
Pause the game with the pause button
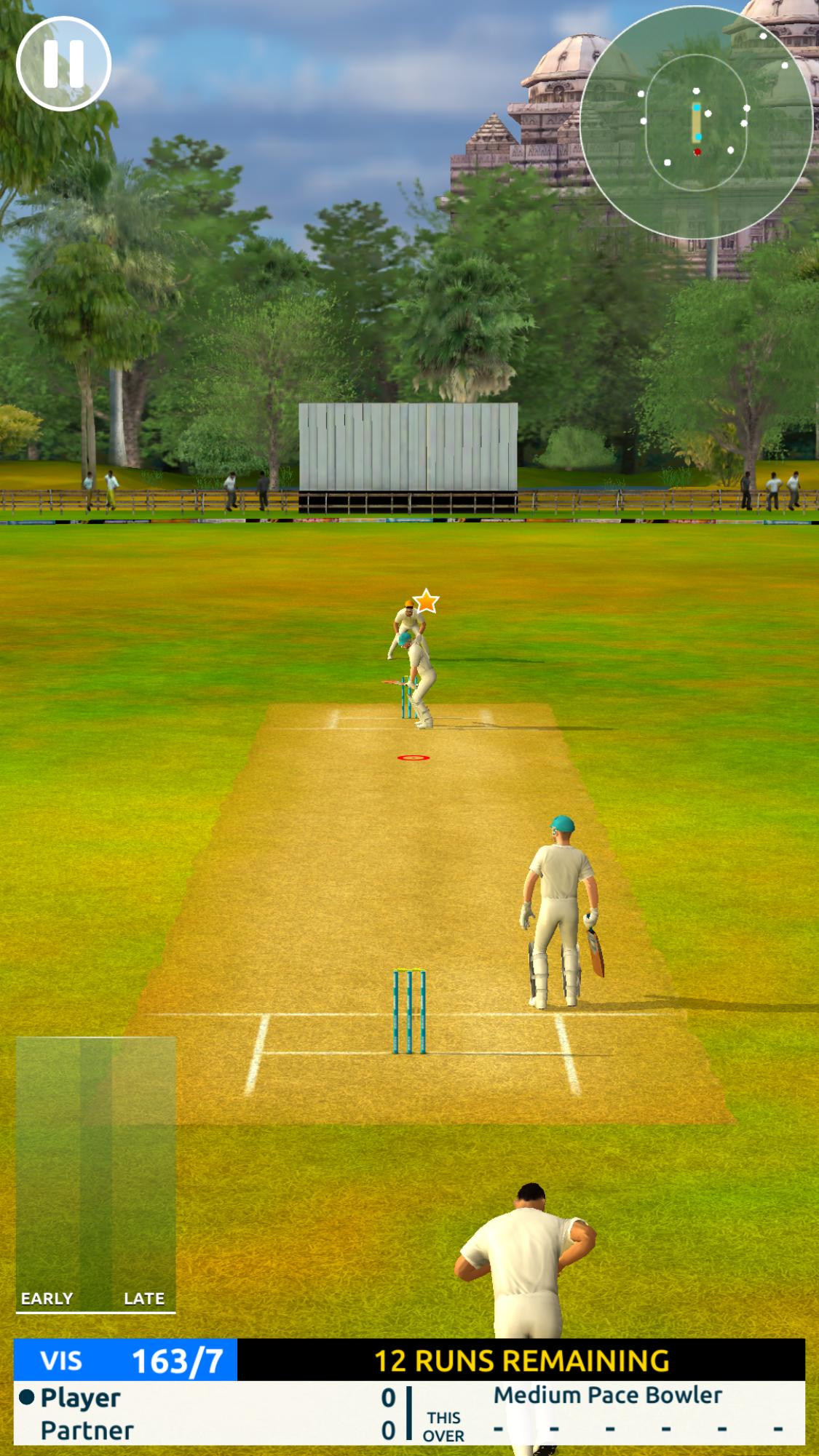coord(63,63)
